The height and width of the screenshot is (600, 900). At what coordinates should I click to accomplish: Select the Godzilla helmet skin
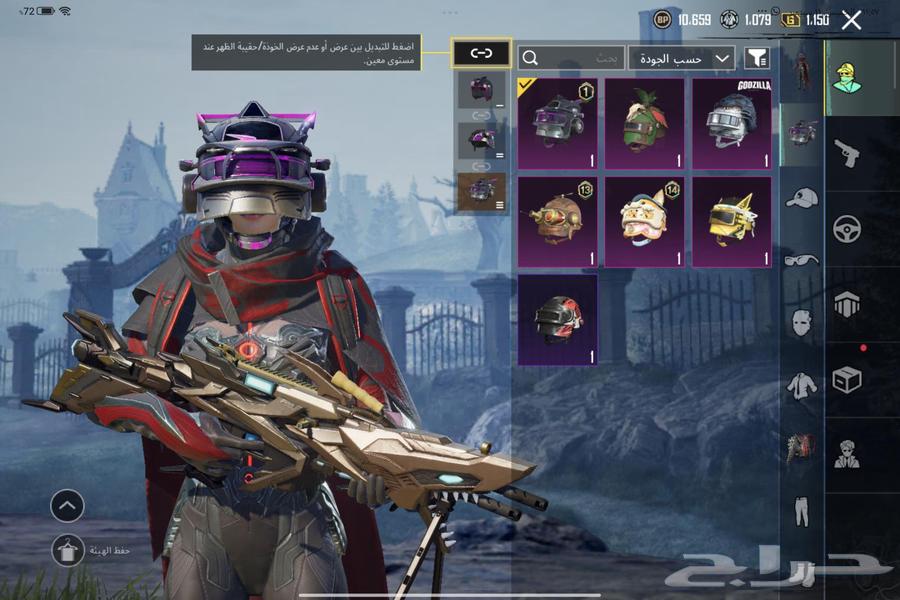731,123
